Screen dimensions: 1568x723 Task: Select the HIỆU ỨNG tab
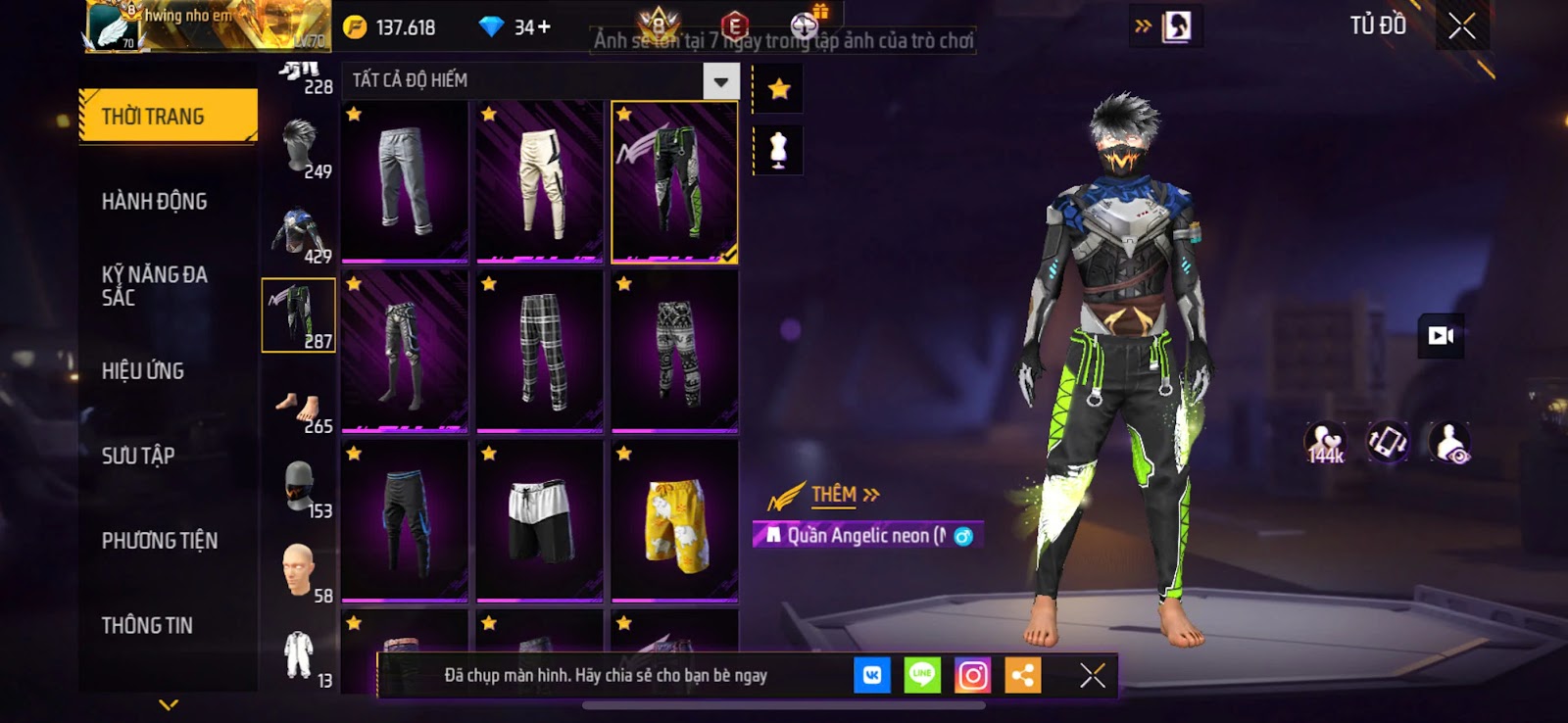click(143, 371)
